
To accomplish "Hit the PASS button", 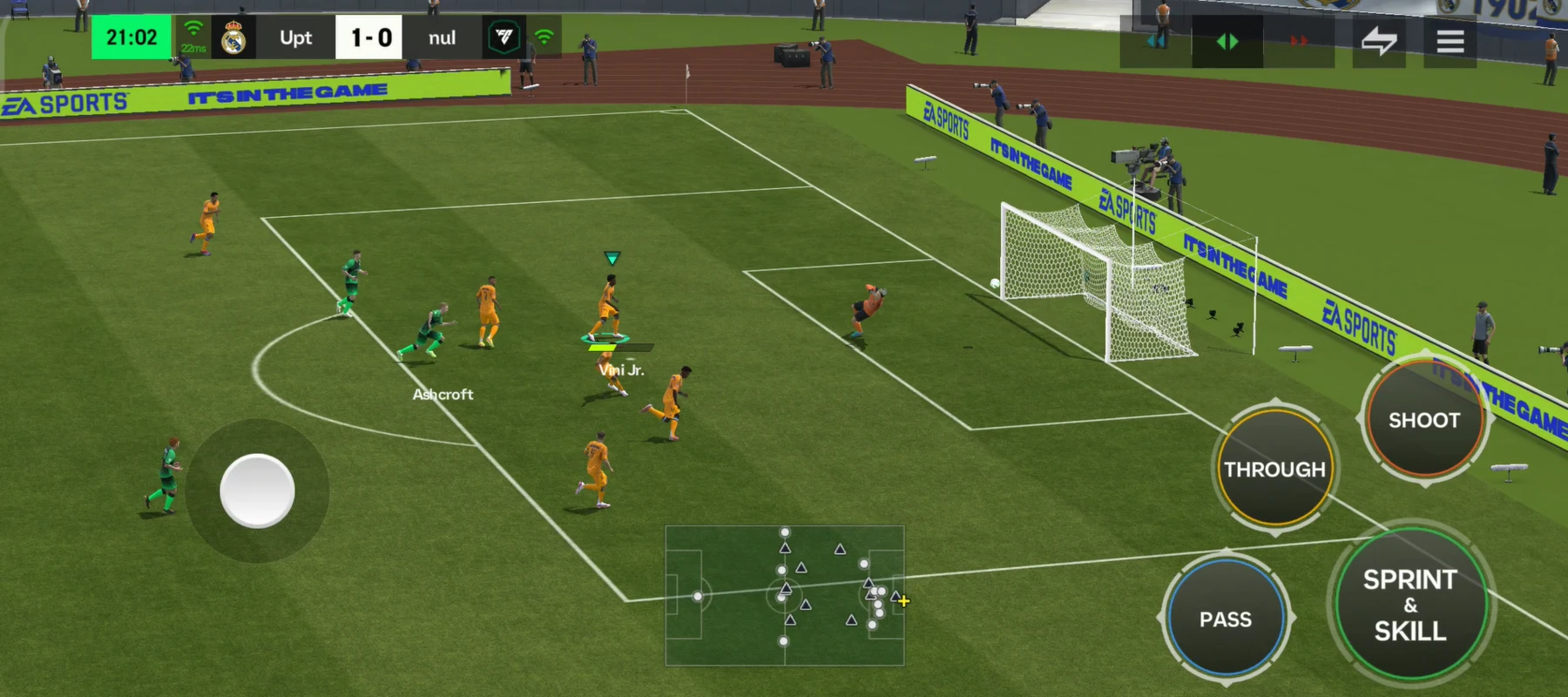I will [x=1225, y=619].
